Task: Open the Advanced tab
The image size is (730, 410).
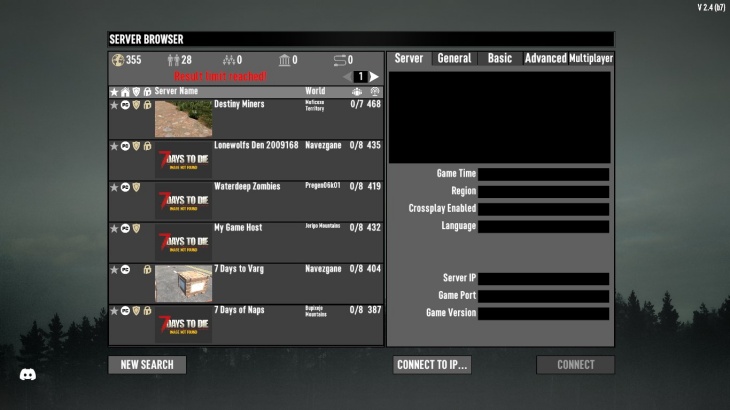Action: 545,59
